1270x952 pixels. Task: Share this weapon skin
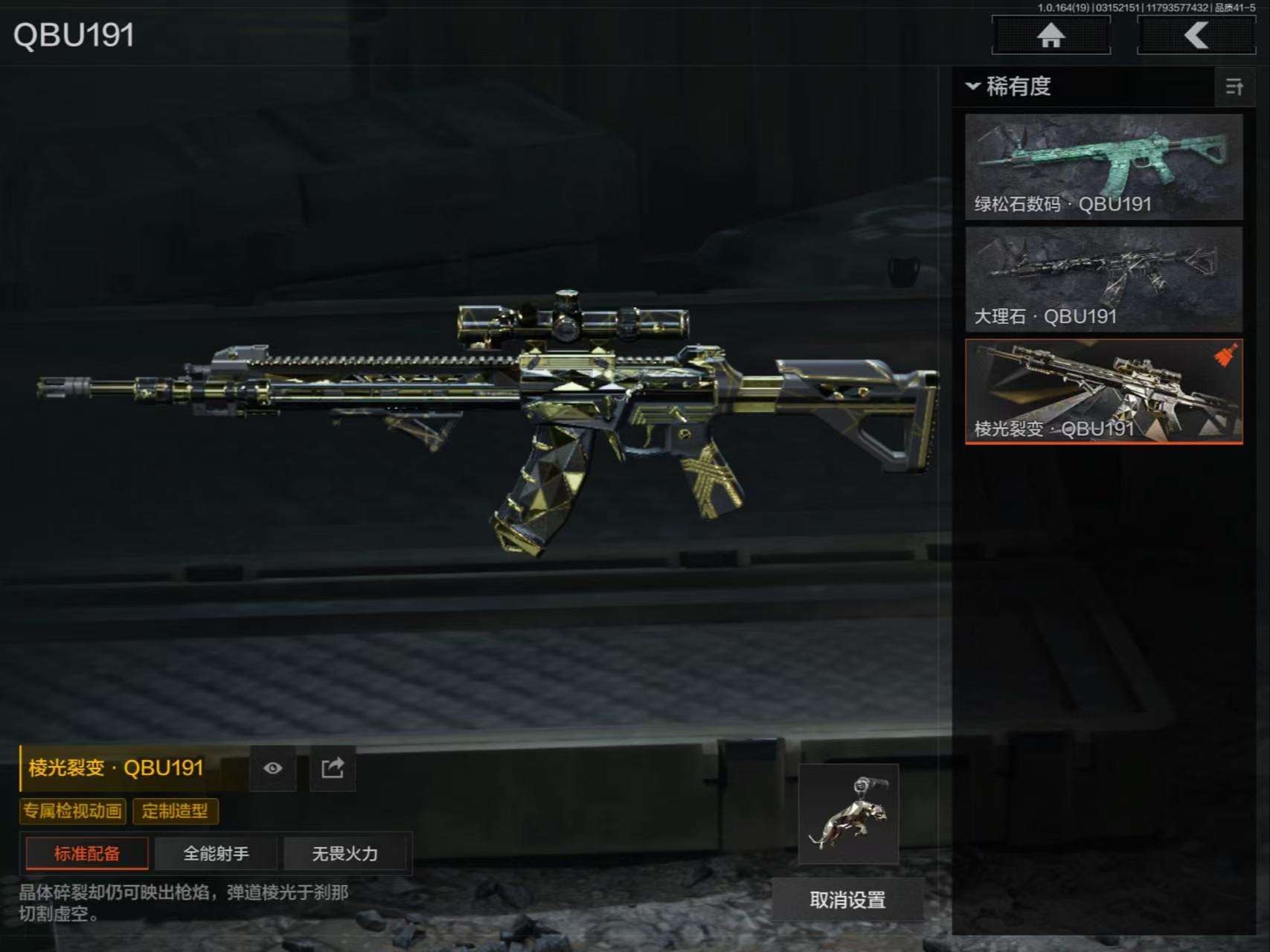333,768
